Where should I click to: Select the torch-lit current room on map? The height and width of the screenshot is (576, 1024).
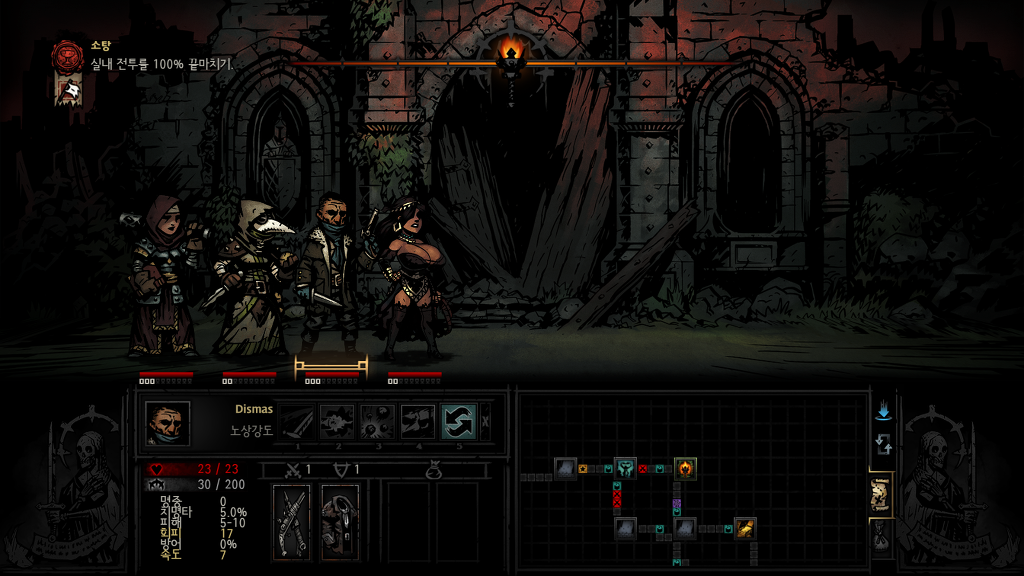[685, 467]
